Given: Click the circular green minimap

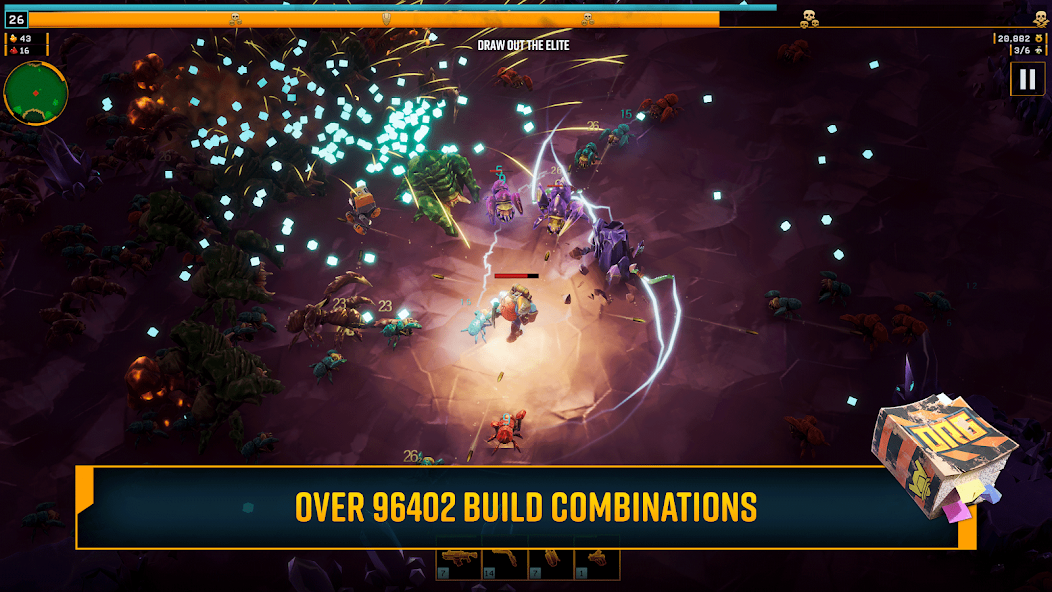Looking at the screenshot, I should coord(36,93).
